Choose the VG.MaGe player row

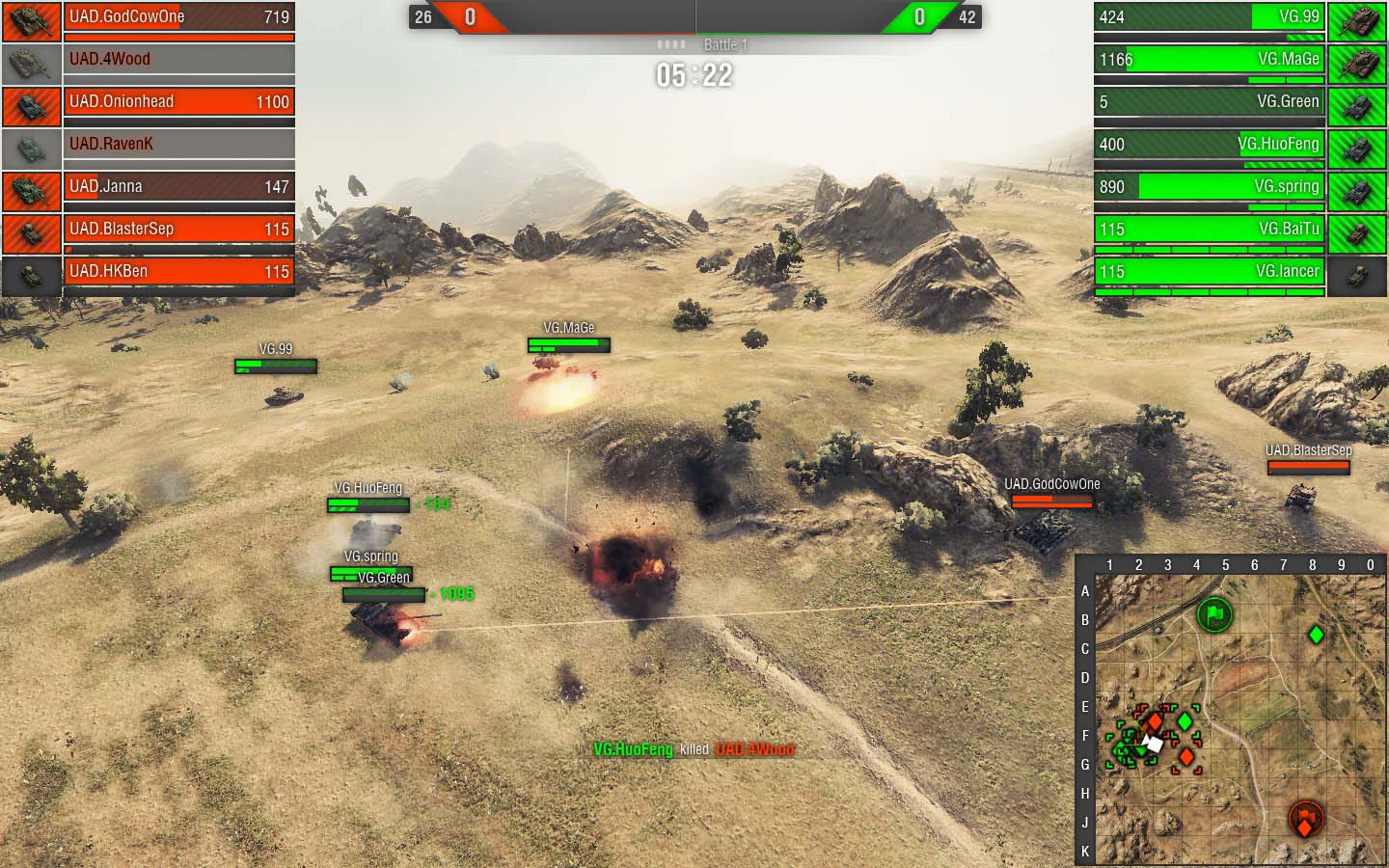tap(1210, 60)
